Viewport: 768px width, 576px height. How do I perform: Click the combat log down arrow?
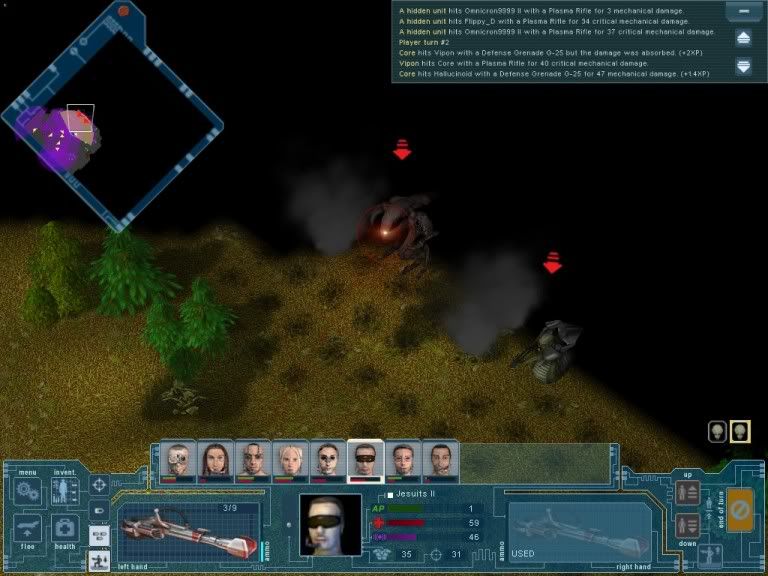(743, 66)
